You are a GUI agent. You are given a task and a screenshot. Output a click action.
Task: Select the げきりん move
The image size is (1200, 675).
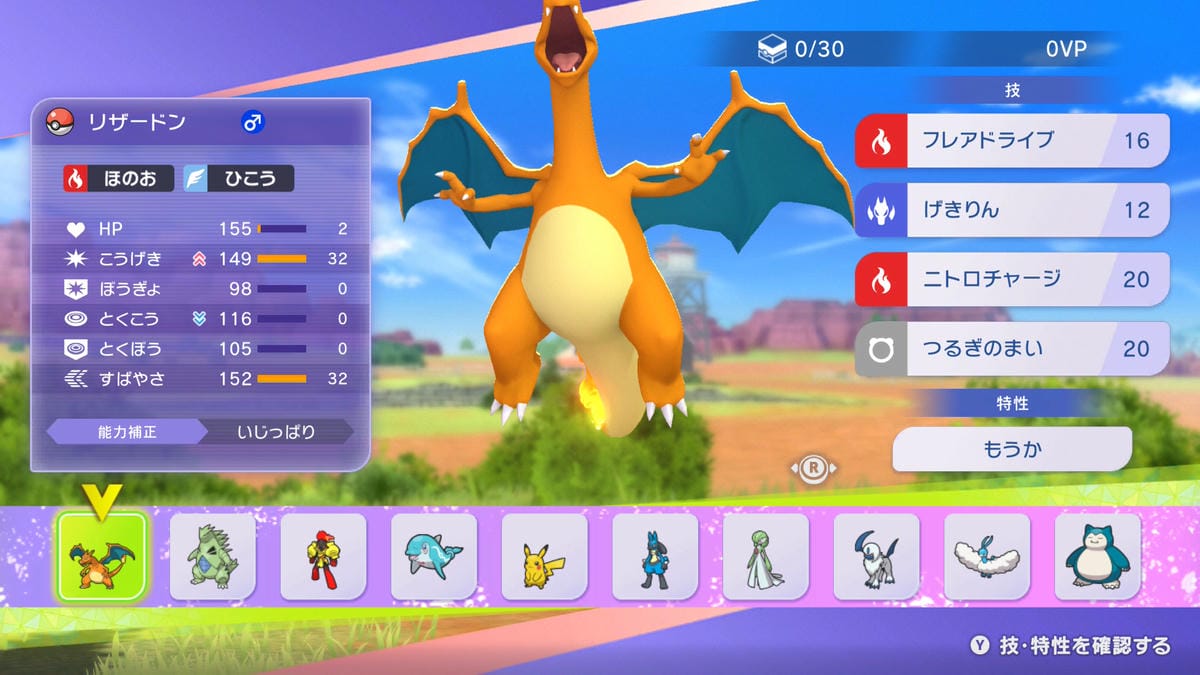click(1012, 210)
